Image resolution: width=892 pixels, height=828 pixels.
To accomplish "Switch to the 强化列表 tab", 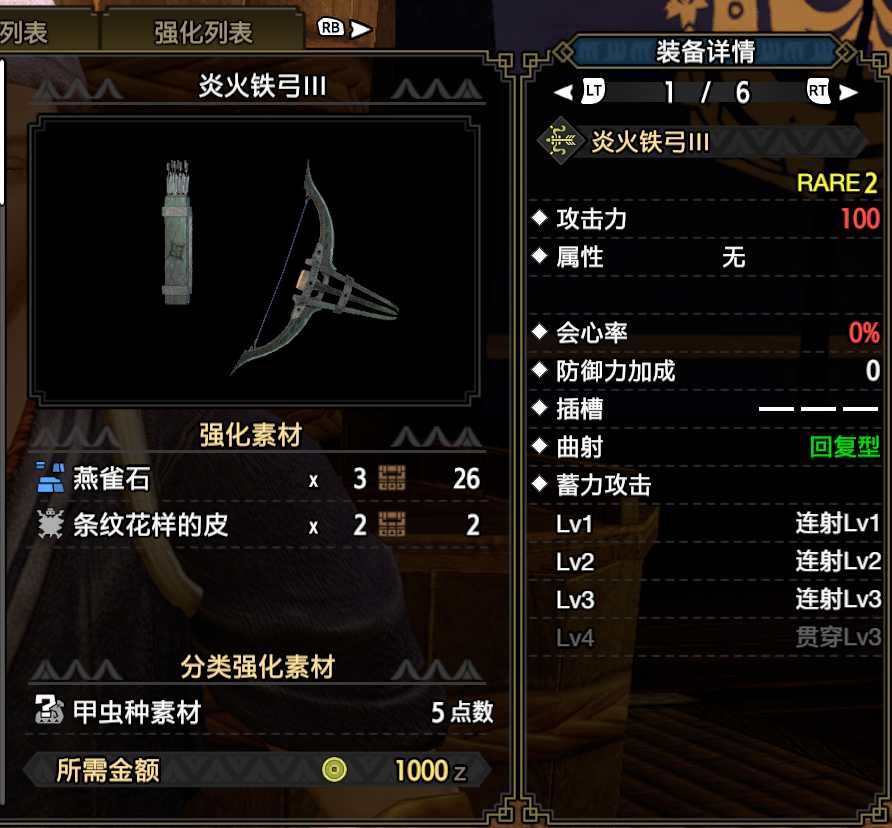I will point(202,32).
